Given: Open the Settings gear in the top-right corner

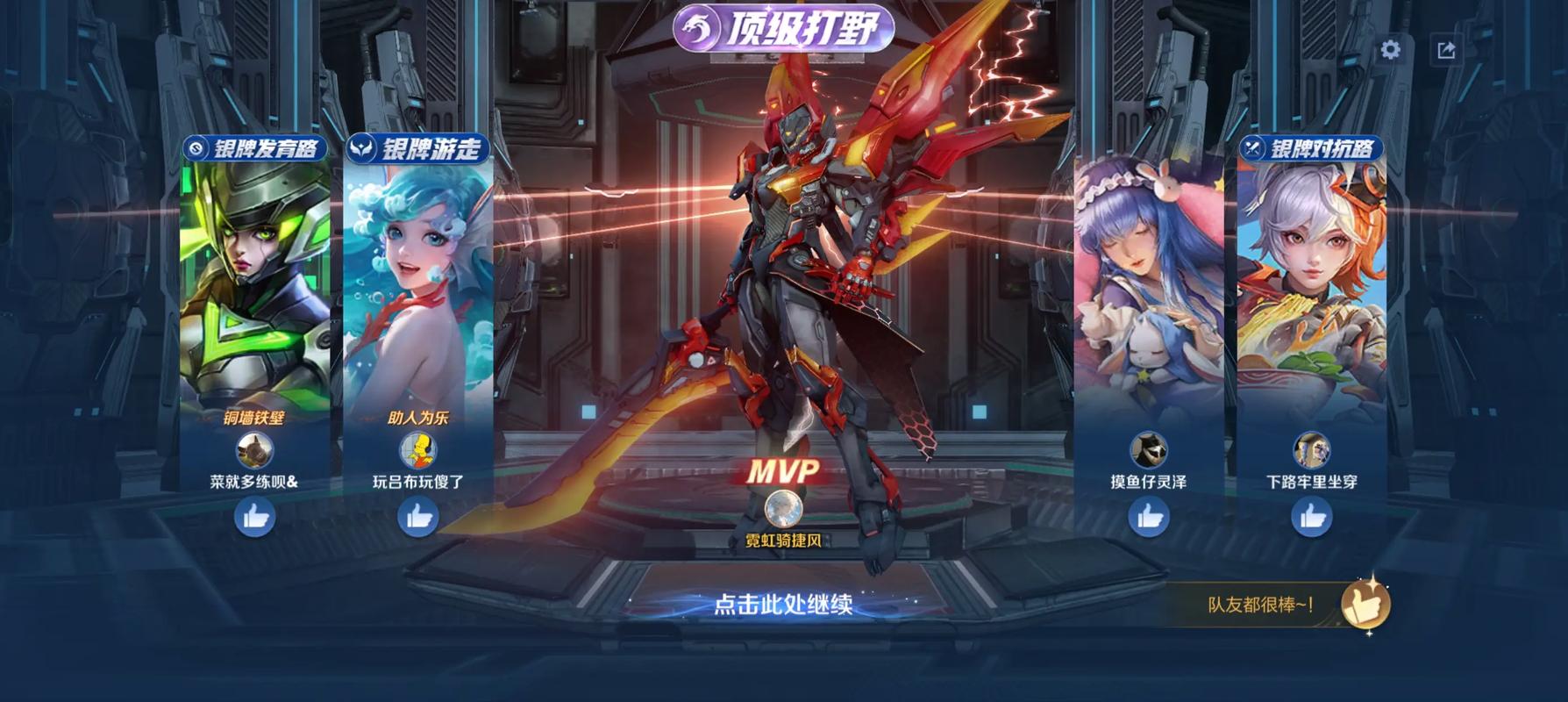Looking at the screenshot, I should point(1388,51).
